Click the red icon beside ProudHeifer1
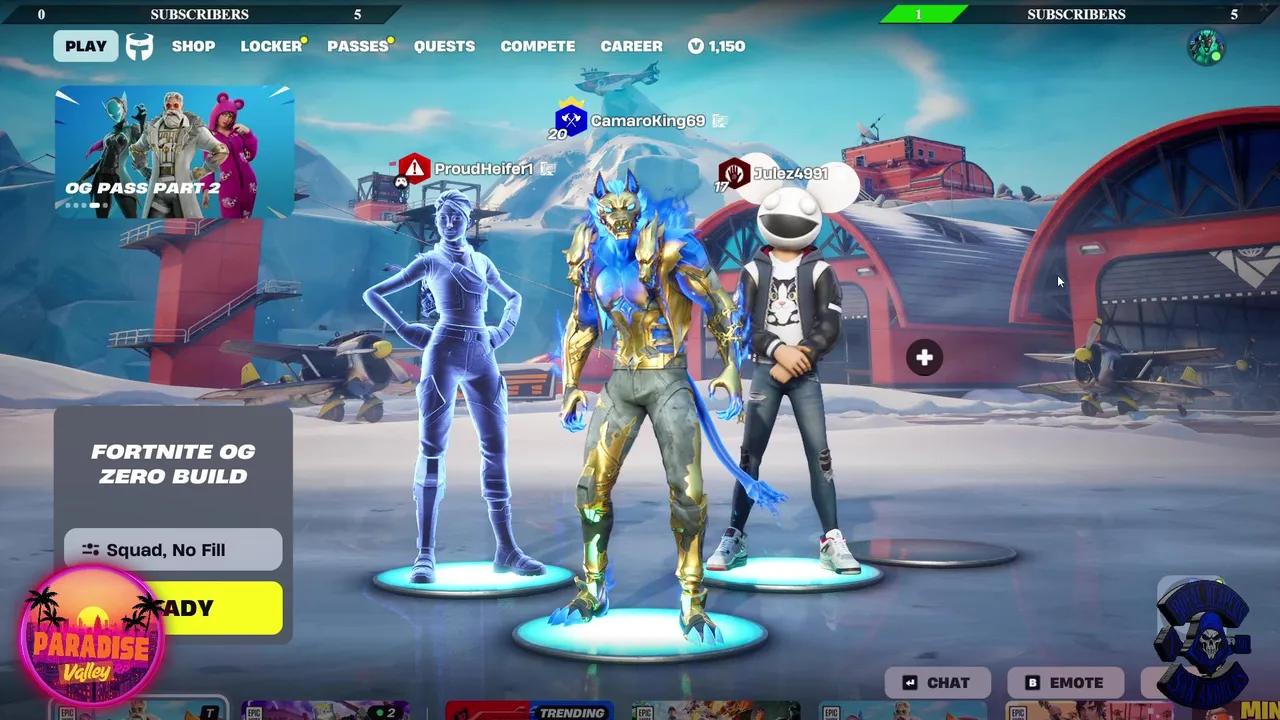The image size is (1280, 720). point(414,168)
